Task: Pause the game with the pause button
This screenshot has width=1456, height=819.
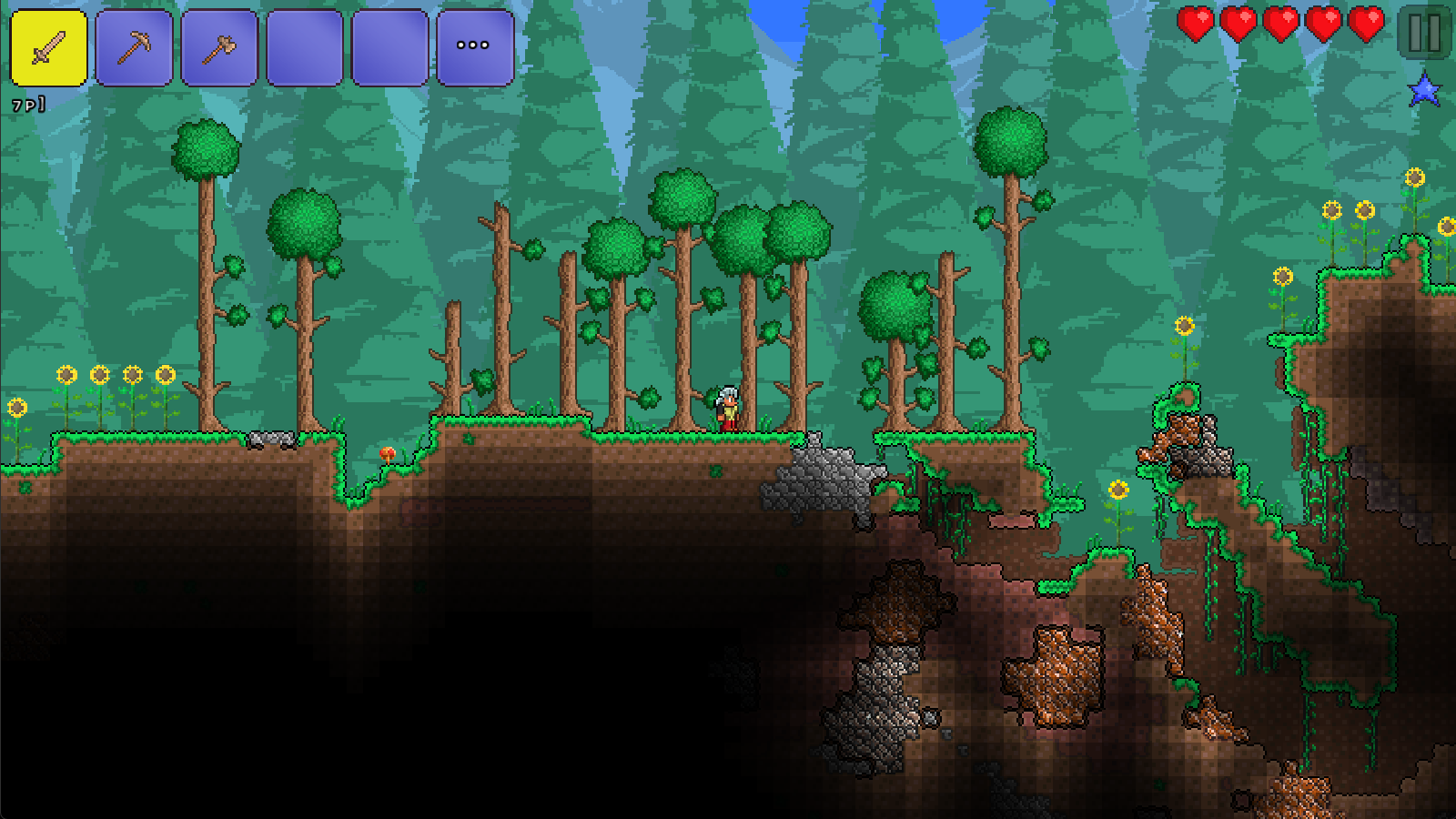Action: point(1424,33)
